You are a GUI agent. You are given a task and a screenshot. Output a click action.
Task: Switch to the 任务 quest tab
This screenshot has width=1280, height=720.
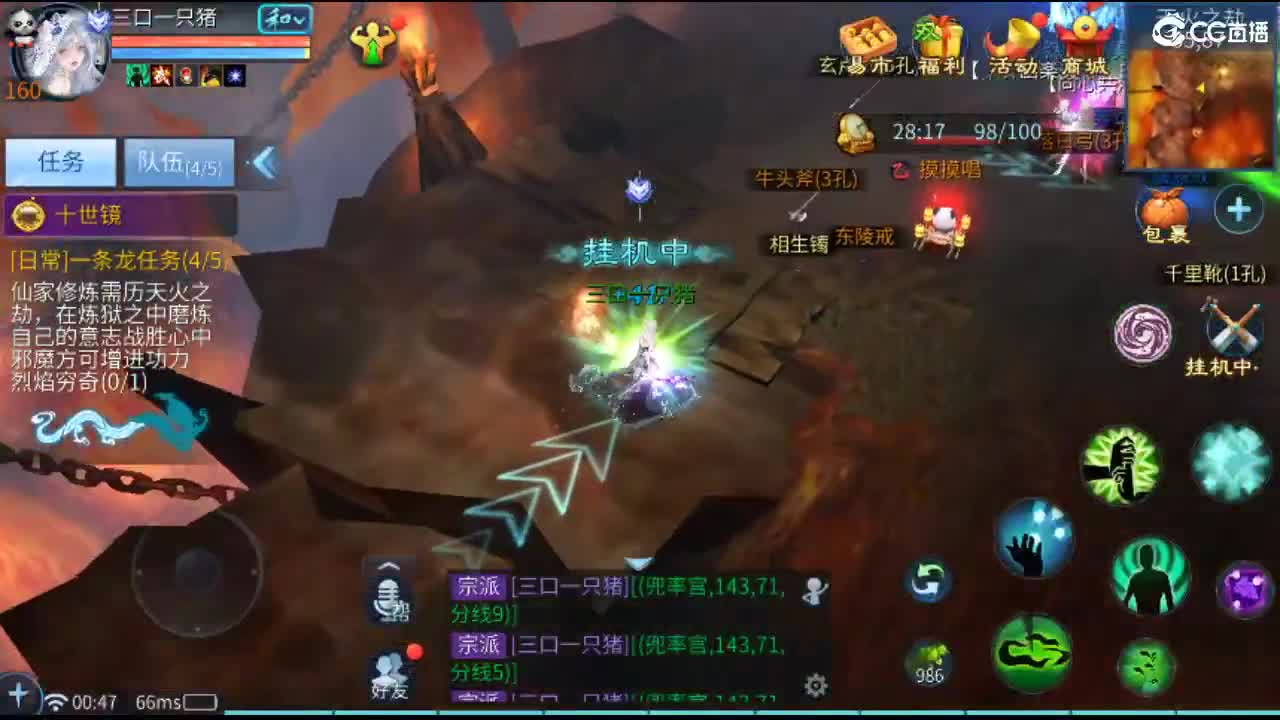click(61, 162)
